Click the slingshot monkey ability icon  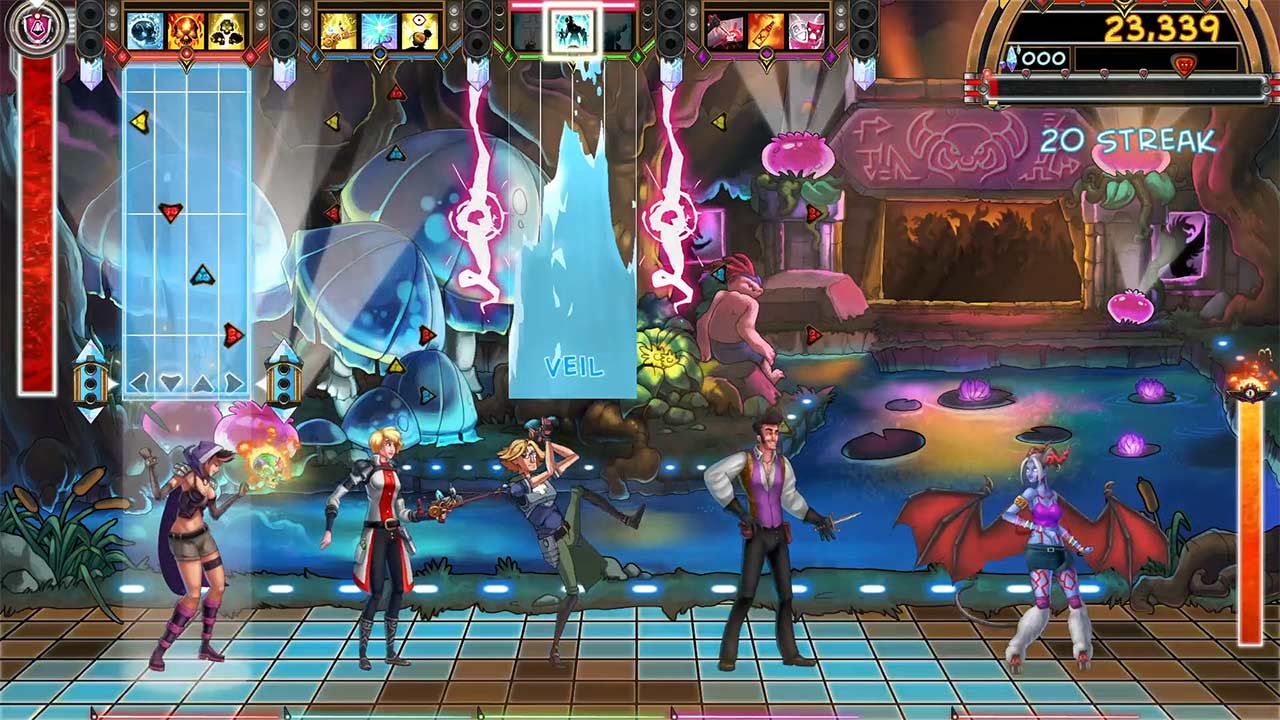[420, 30]
